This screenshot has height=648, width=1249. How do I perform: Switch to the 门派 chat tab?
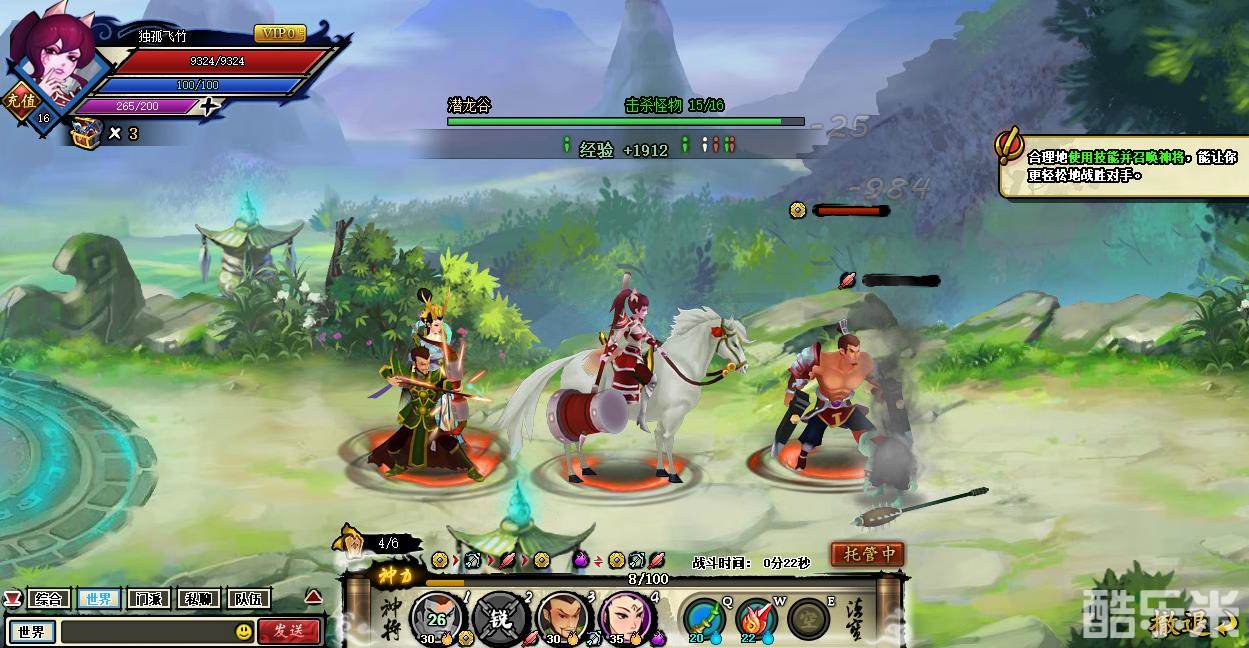(148, 599)
